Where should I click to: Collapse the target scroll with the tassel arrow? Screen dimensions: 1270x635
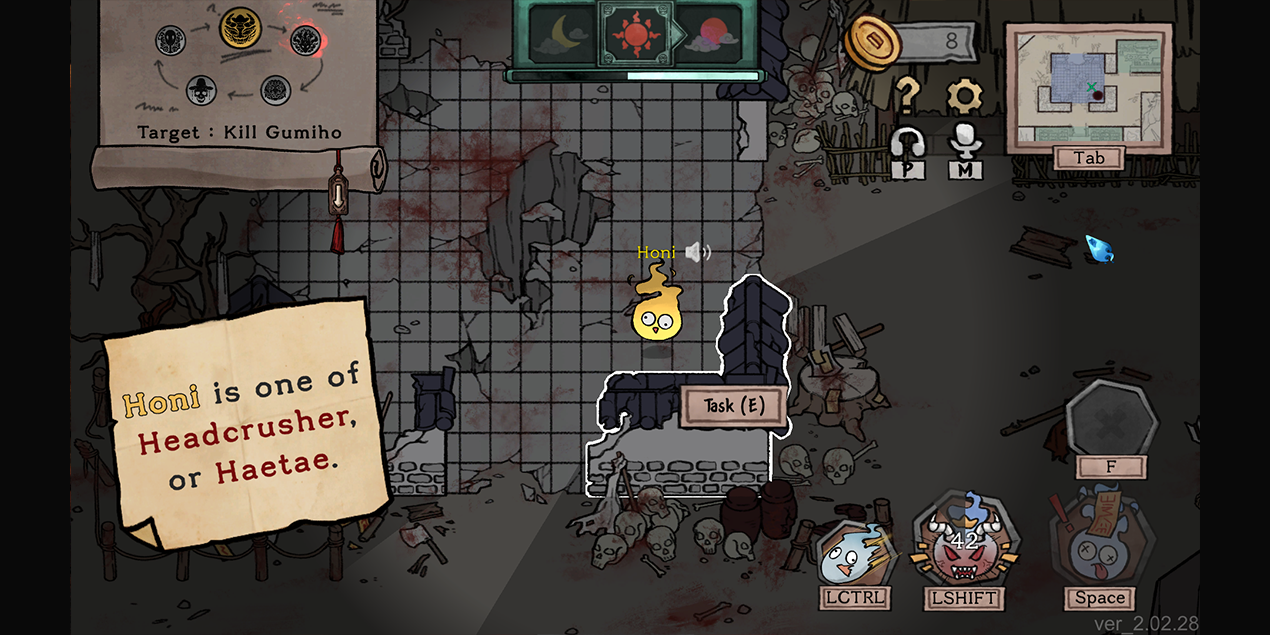pyautogui.click(x=338, y=192)
